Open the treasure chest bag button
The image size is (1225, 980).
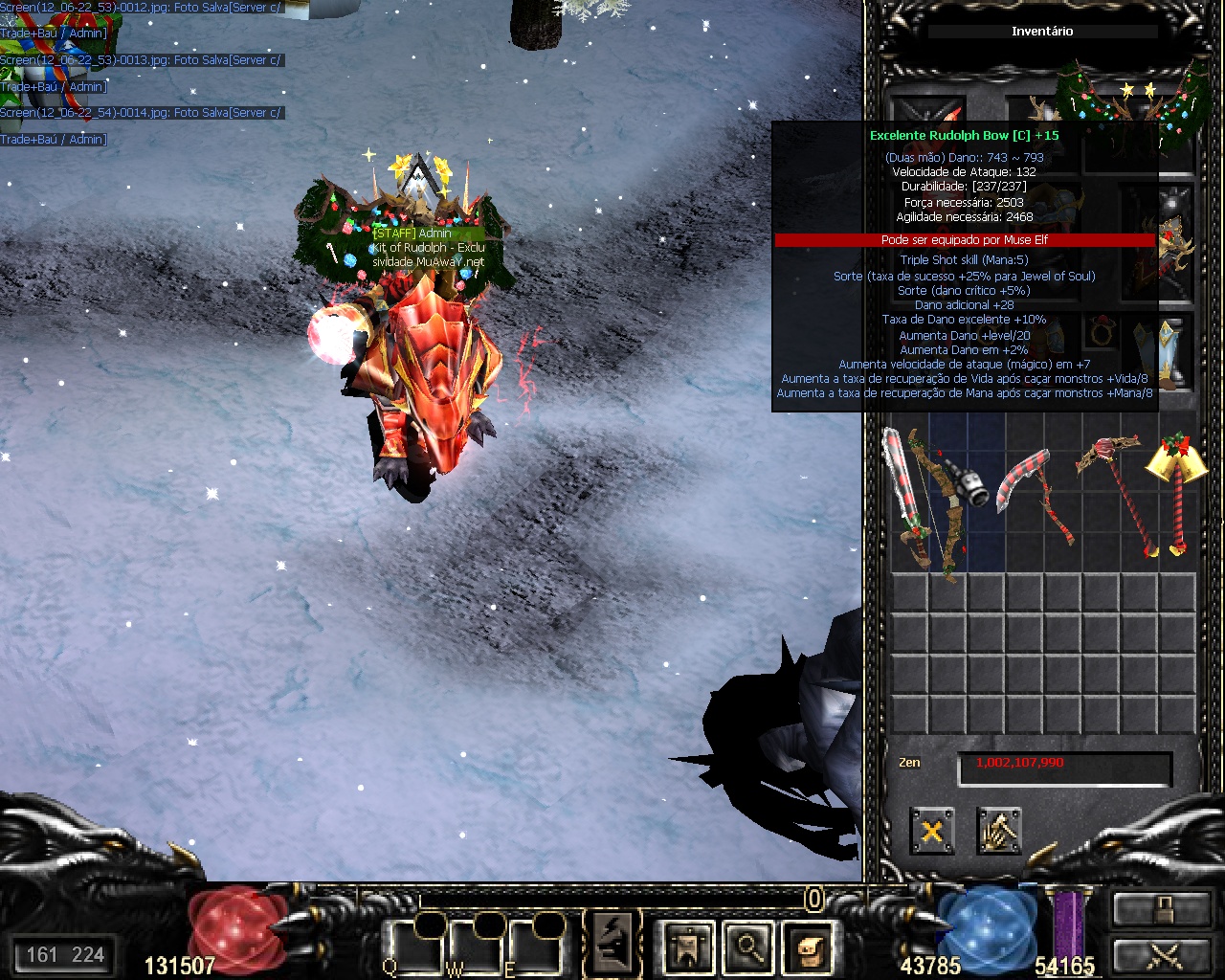(x=807, y=947)
